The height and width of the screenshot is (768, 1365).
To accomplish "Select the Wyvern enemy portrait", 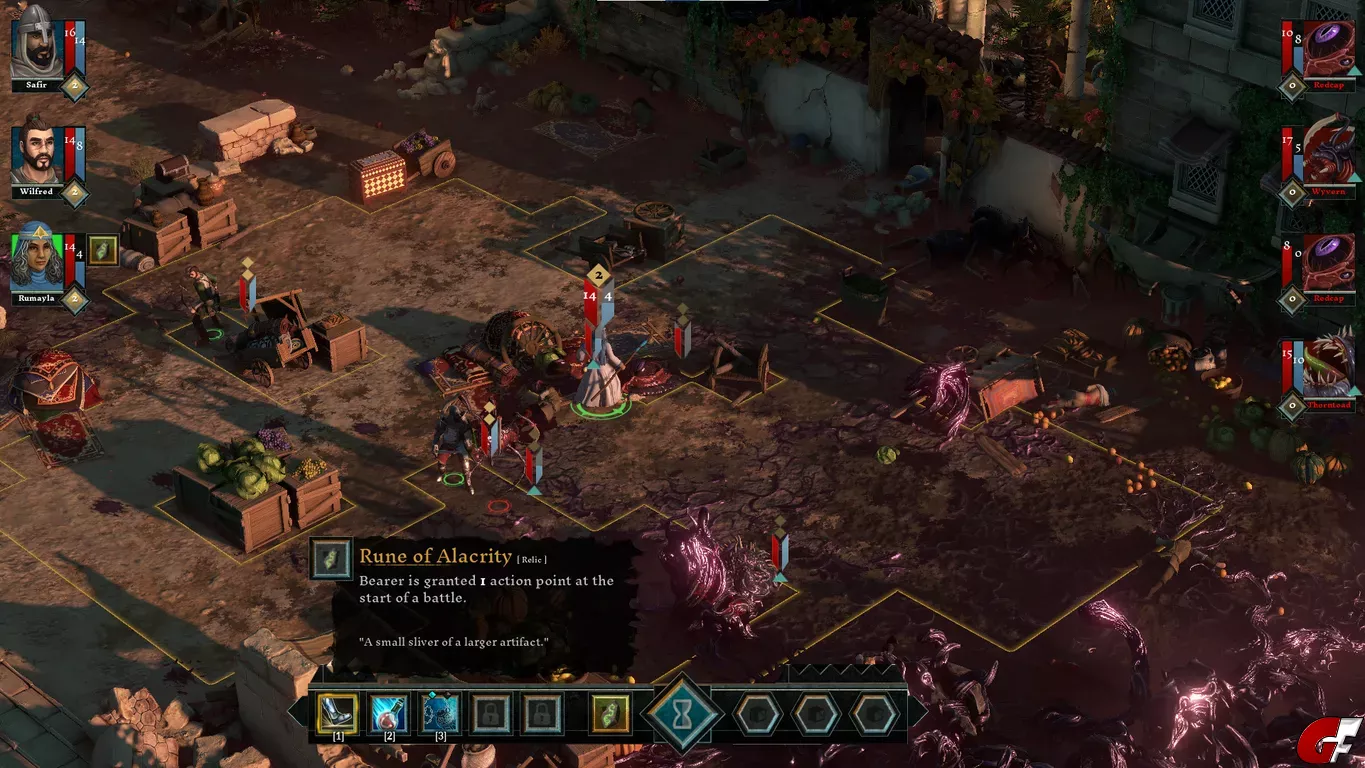I will pos(1328,157).
